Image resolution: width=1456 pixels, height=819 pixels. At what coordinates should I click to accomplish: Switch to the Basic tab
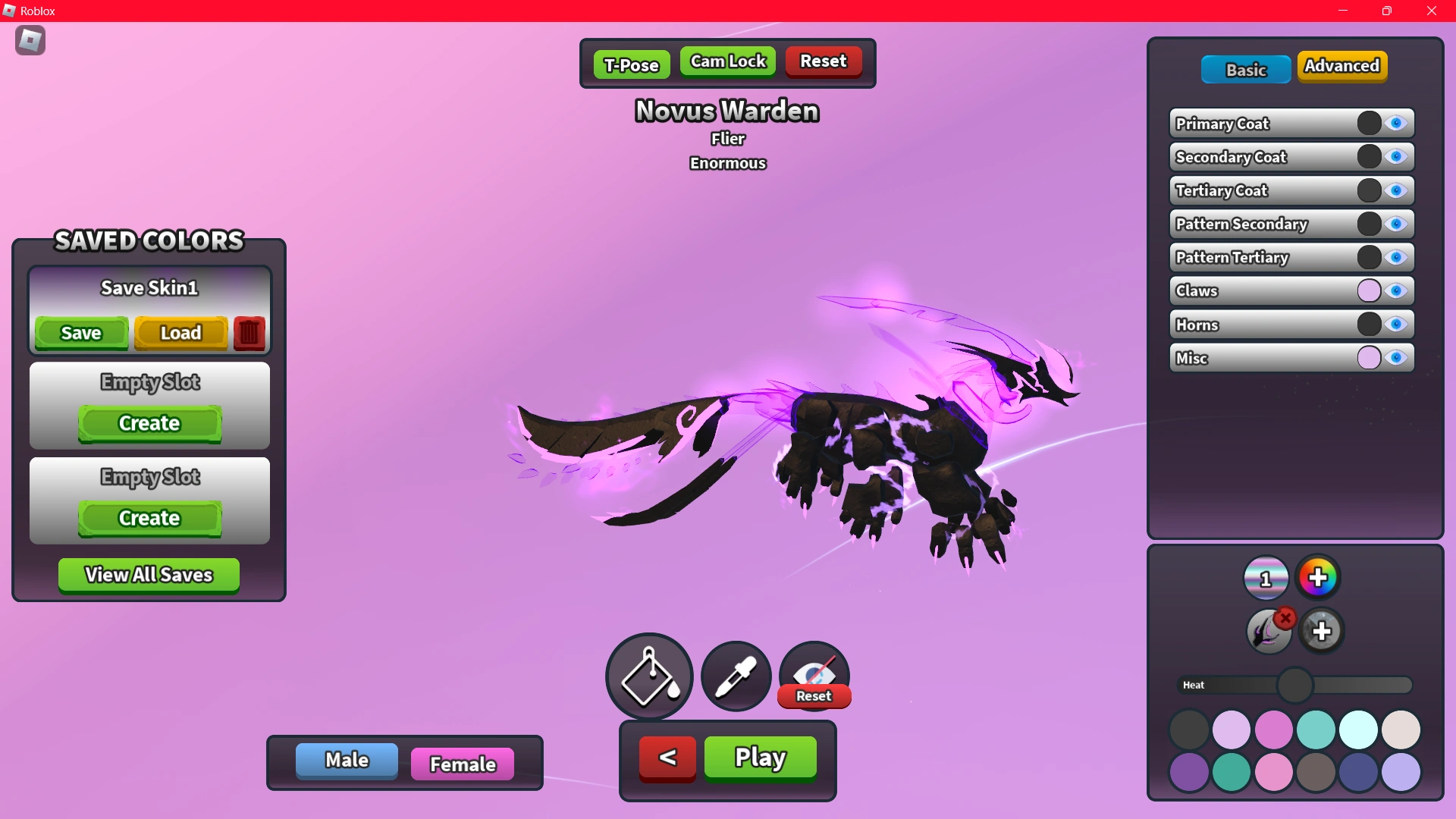click(x=1245, y=69)
